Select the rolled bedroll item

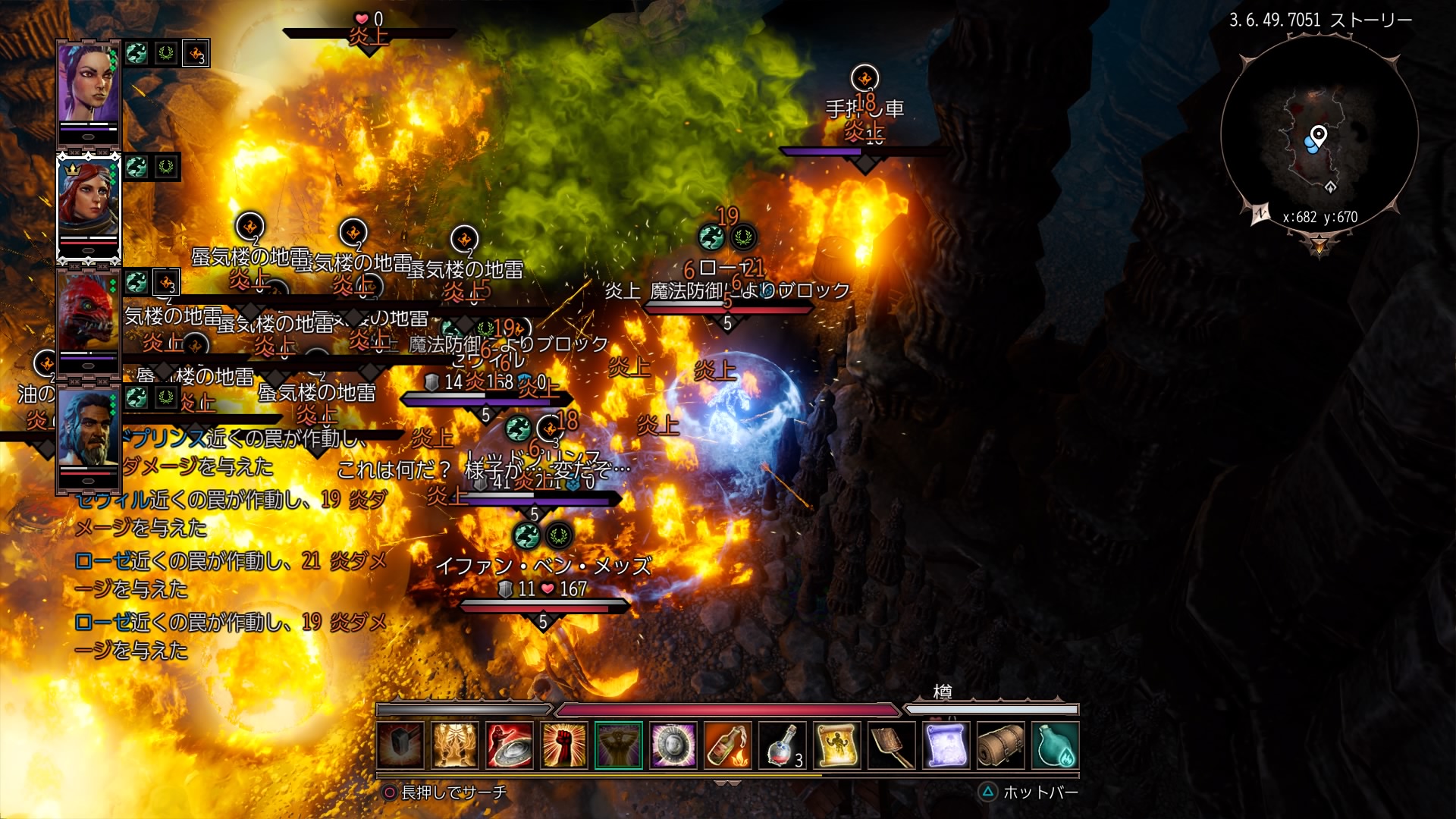point(1001,745)
